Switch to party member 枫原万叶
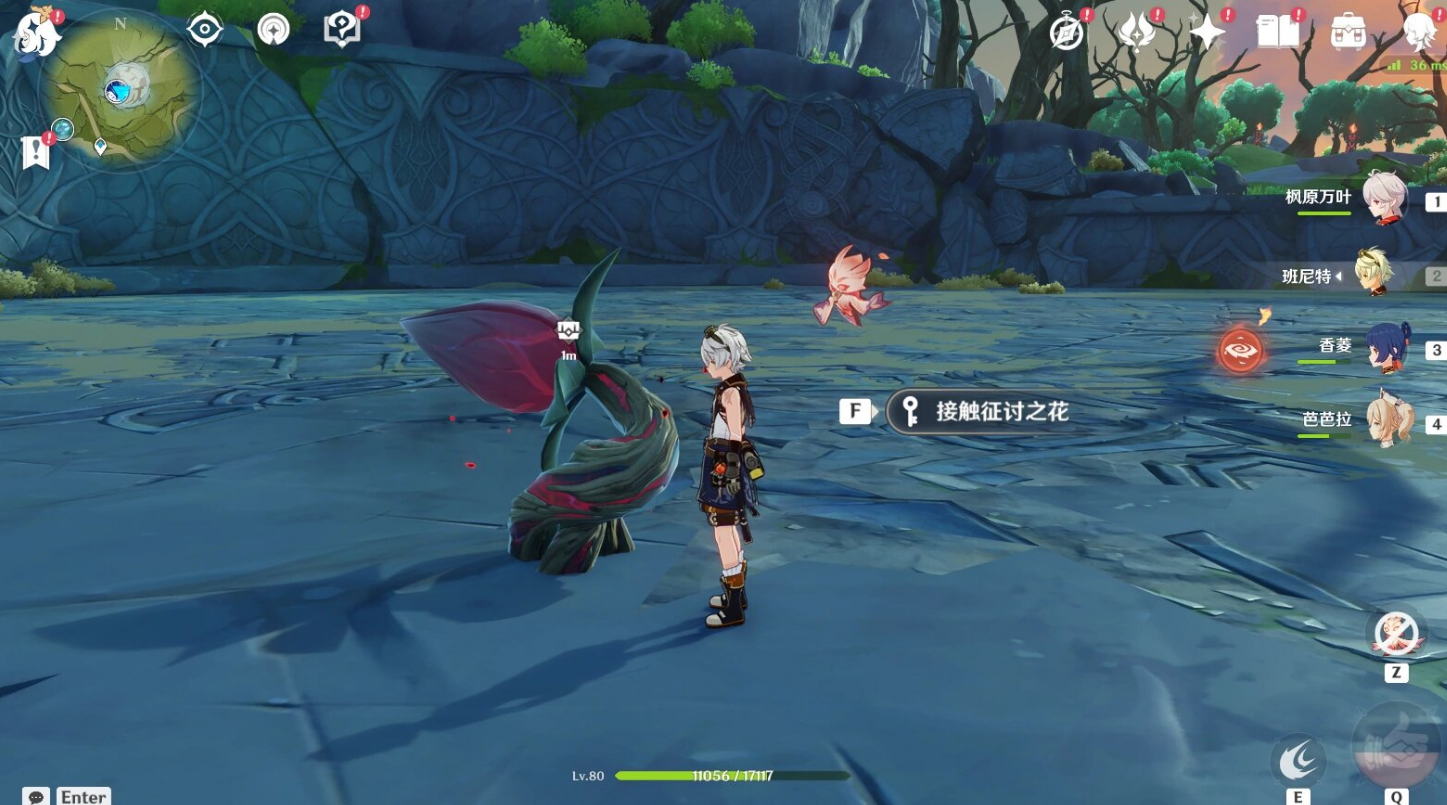This screenshot has height=805, width=1447. 1384,199
